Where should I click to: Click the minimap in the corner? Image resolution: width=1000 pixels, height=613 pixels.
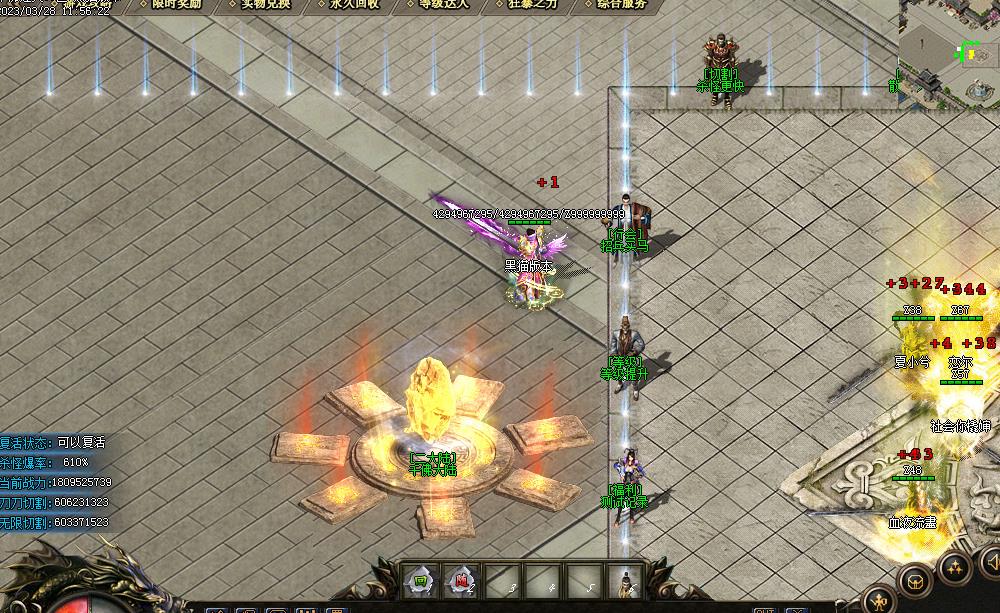[x=948, y=50]
